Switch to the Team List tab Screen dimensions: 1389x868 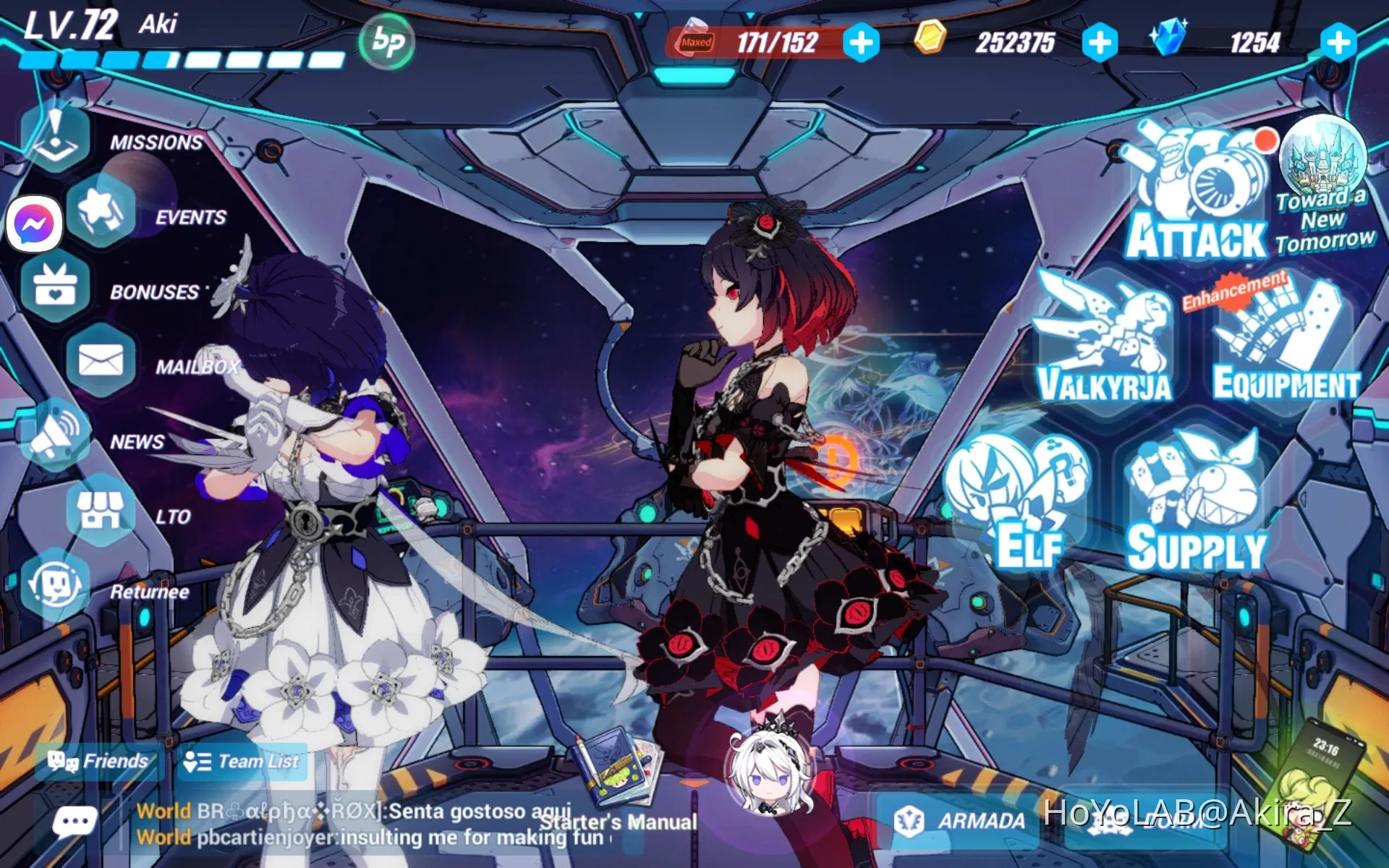[242, 761]
